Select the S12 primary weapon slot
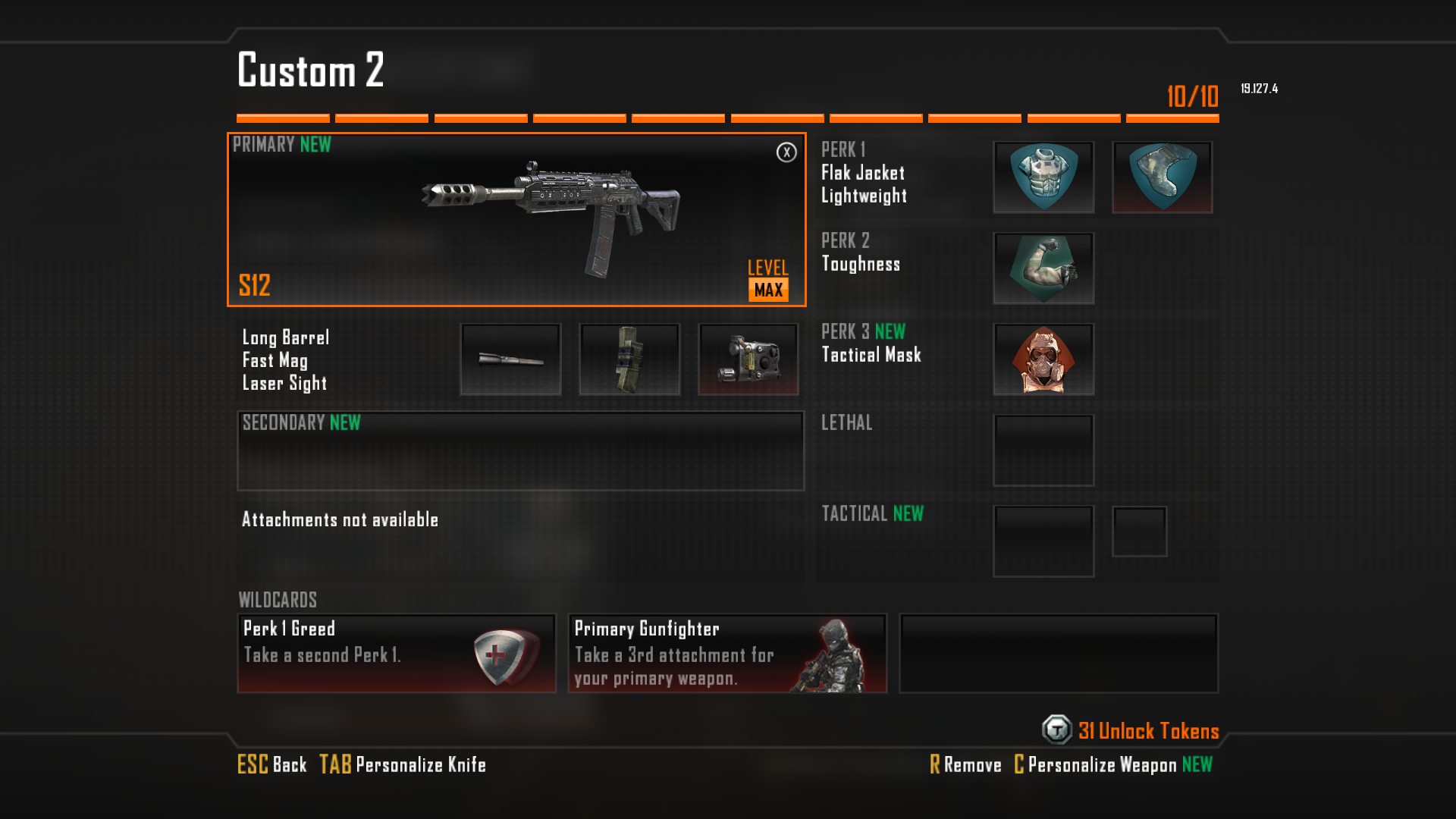 516,220
